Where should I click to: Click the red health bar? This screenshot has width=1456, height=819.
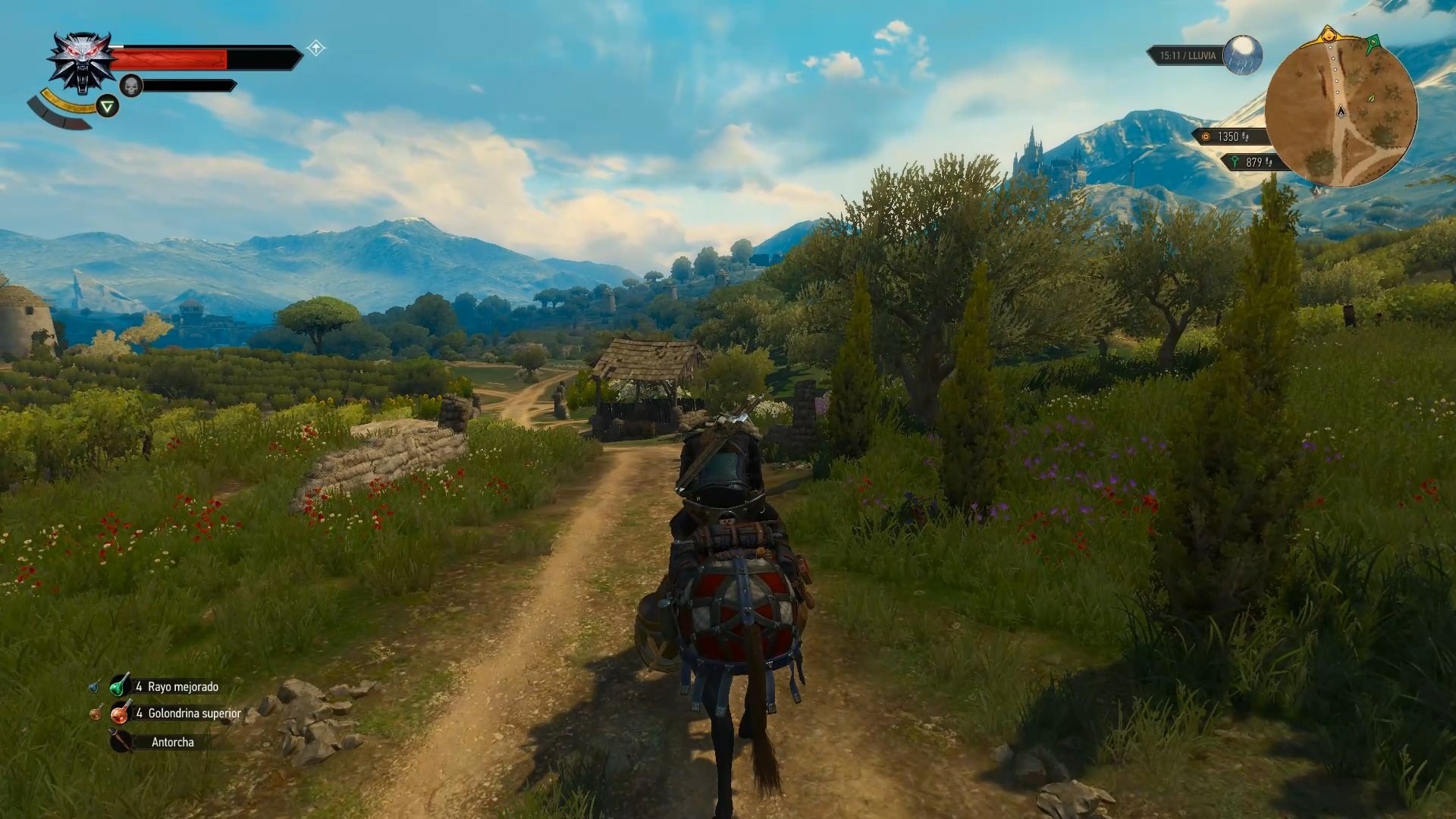click(x=171, y=58)
